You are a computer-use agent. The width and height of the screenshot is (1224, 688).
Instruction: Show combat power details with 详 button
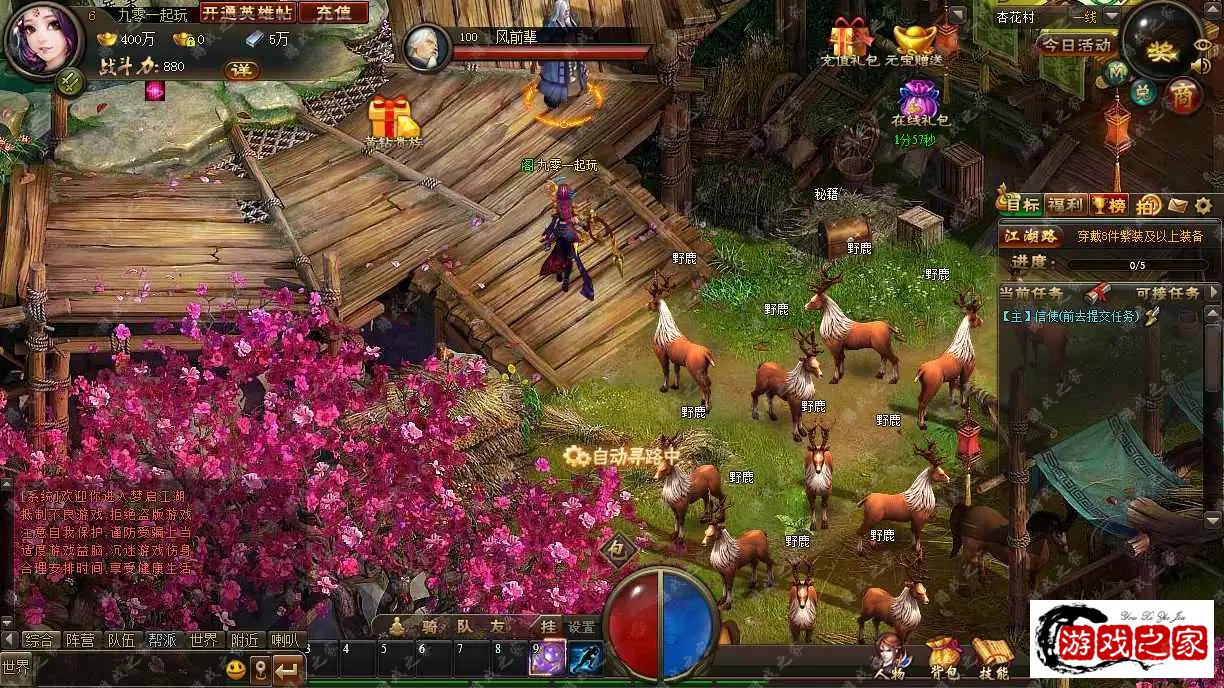point(240,70)
